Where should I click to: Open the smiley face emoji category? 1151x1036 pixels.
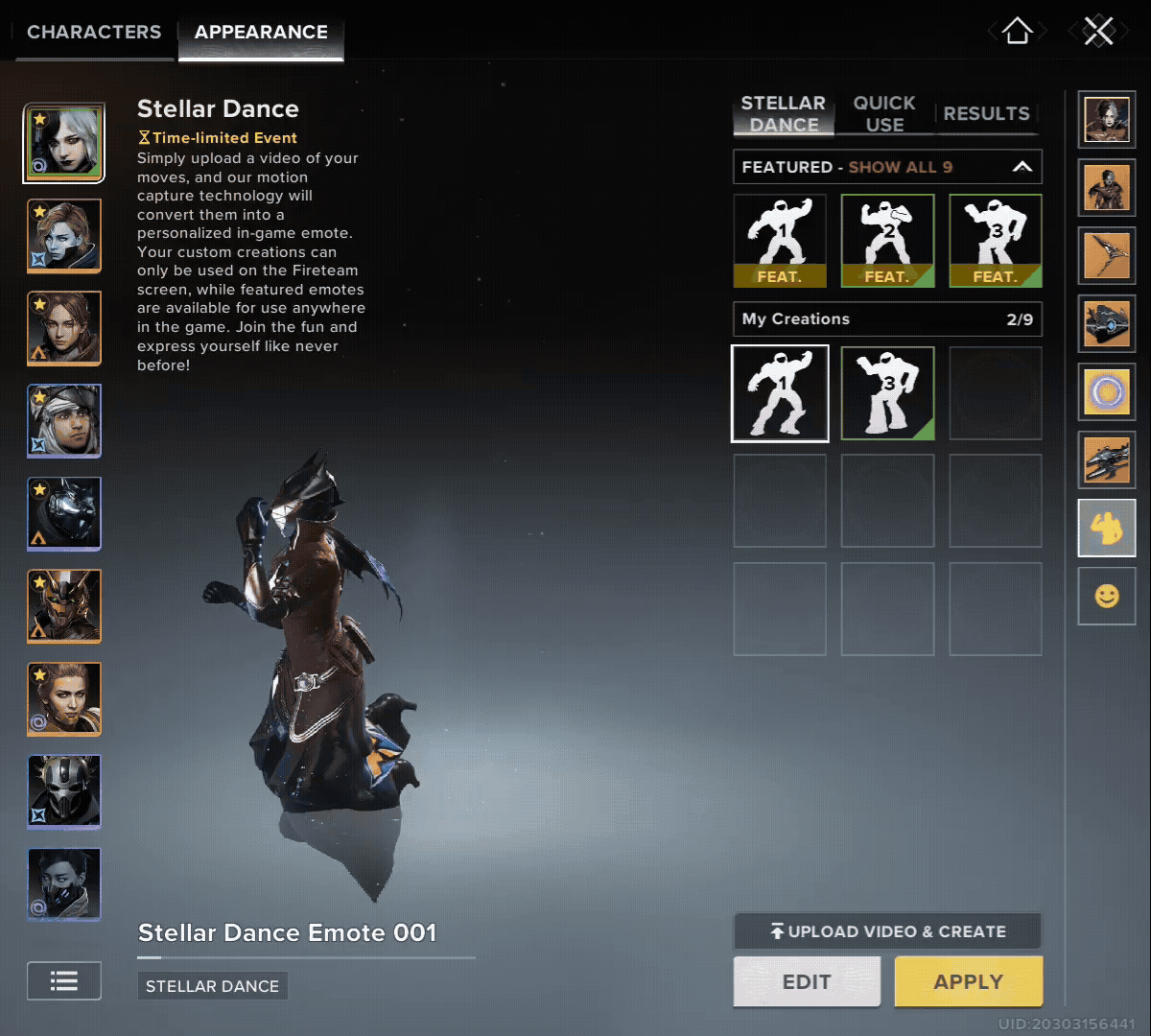click(1107, 597)
